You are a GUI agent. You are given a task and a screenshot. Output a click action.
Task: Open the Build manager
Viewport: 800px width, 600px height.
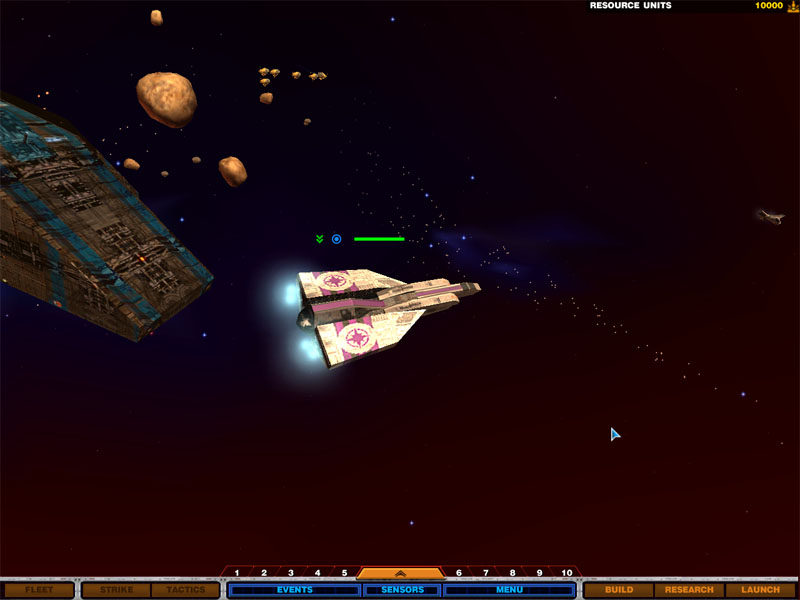coord(619,590)
